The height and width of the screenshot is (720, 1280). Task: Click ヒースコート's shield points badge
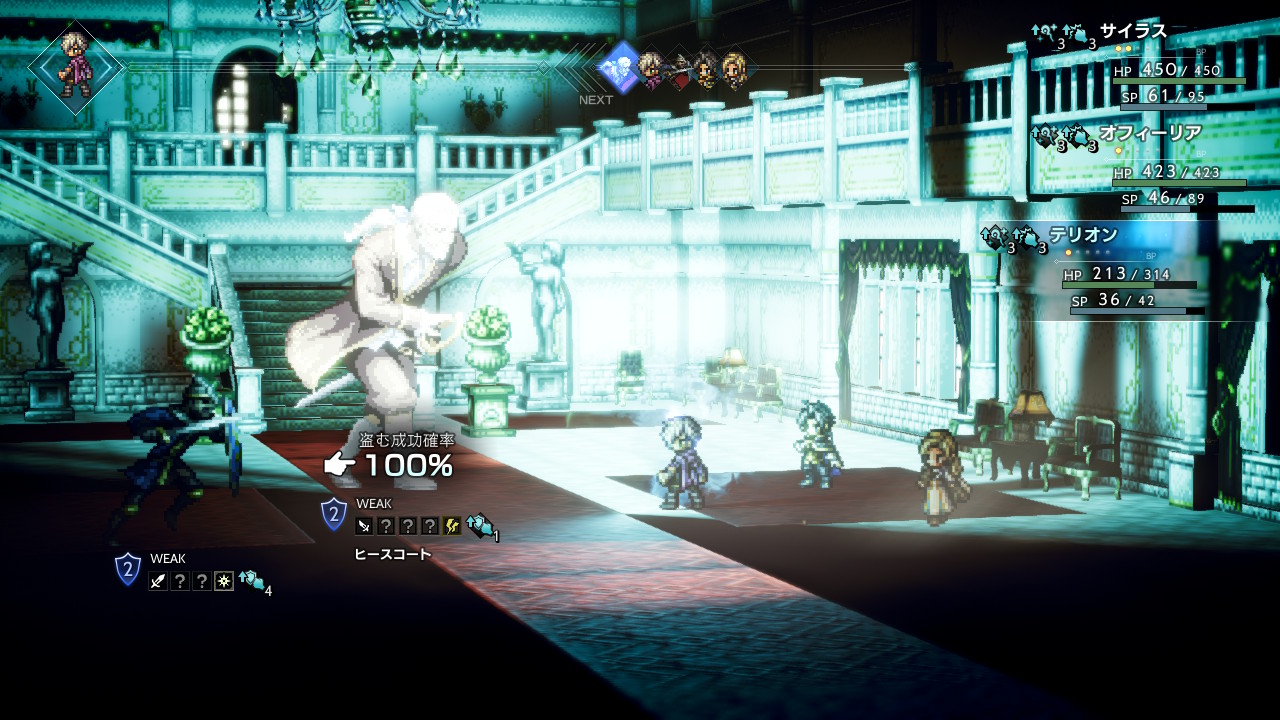(334, 514)
